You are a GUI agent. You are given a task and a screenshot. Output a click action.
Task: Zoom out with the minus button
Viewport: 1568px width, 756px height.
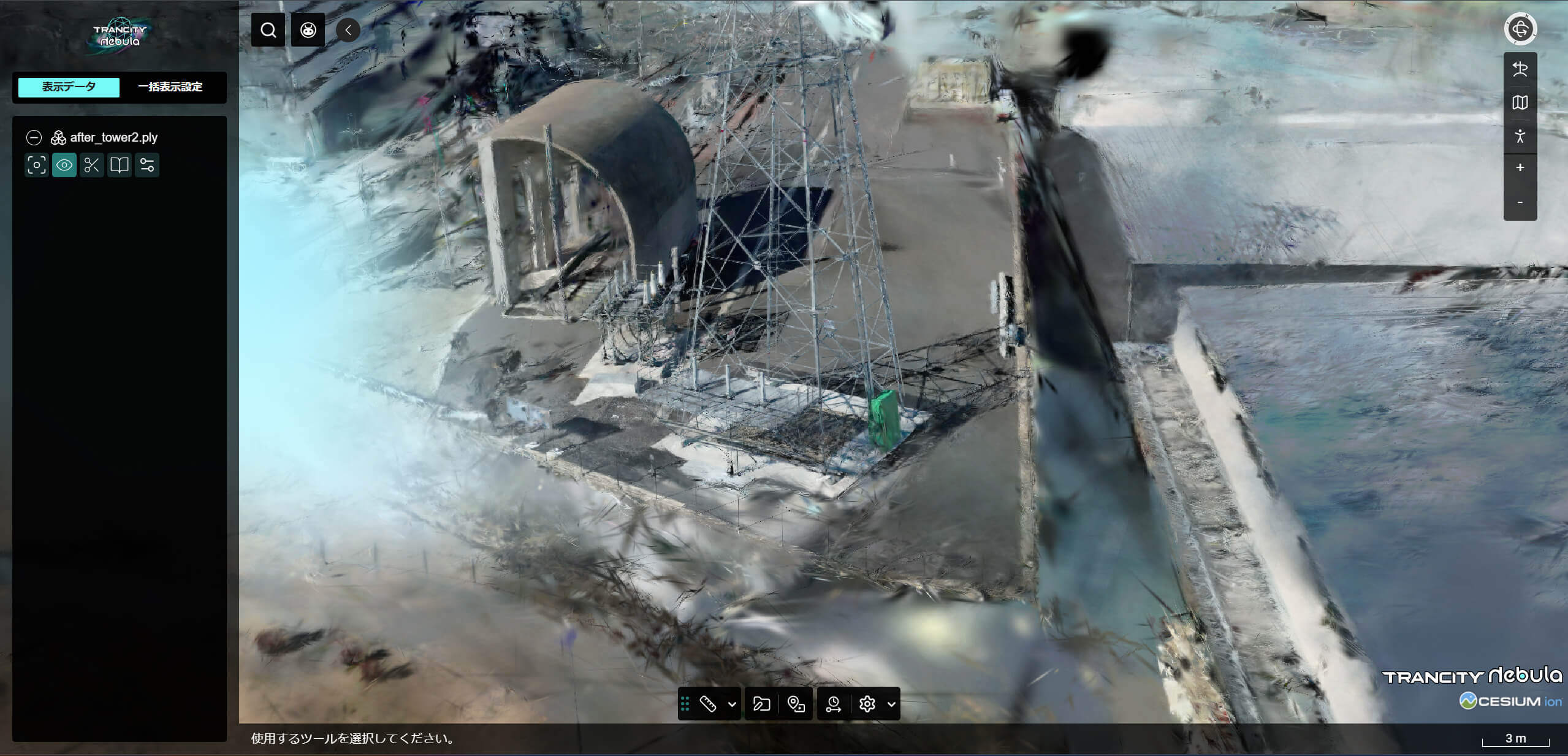point(1520,202)
